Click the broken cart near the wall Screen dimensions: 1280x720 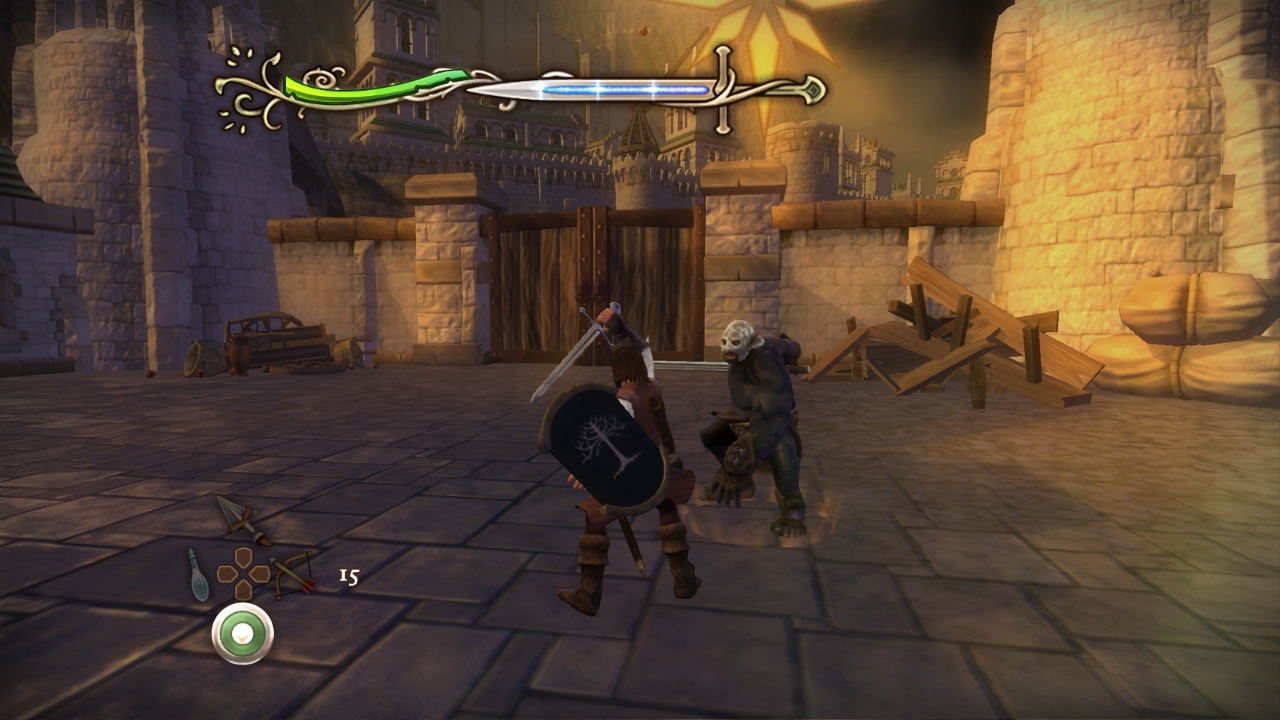coord(280,340)
